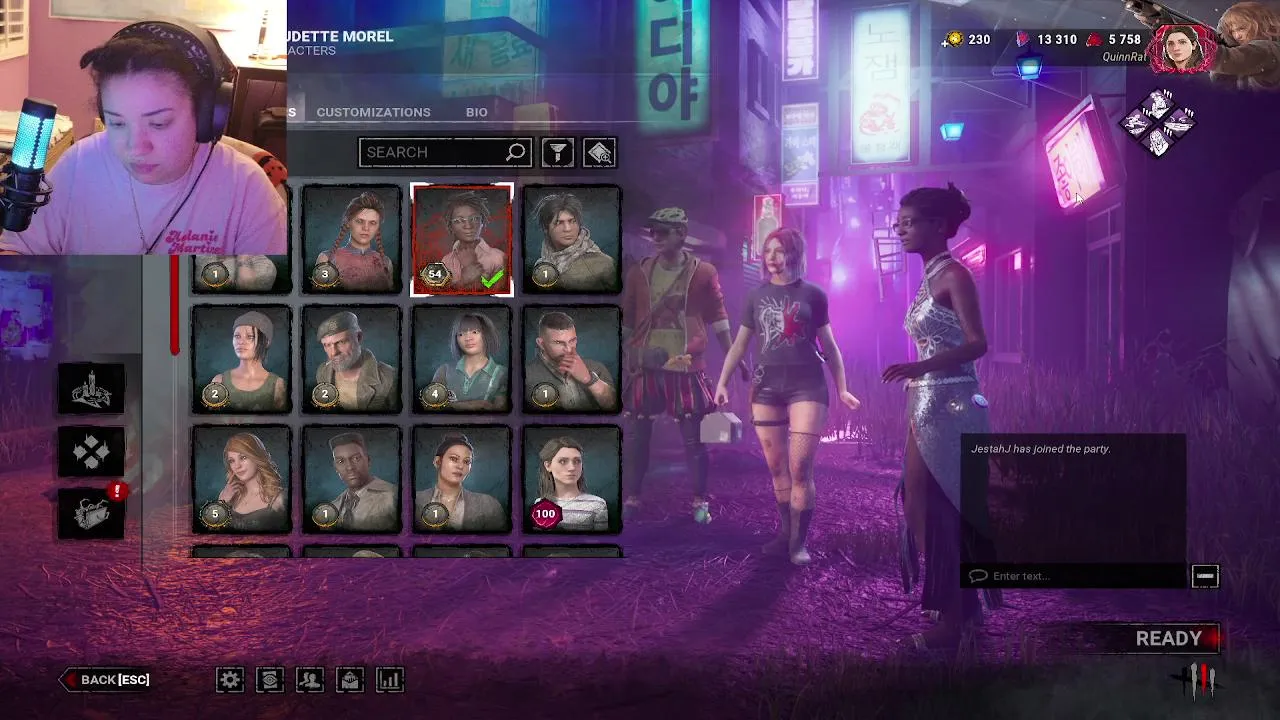This screenshot has height=720, width=1280.
Task: Pick the scarf-wearing survivor beside the selected one
Action: pyautogui.click(x=572, y=240)
